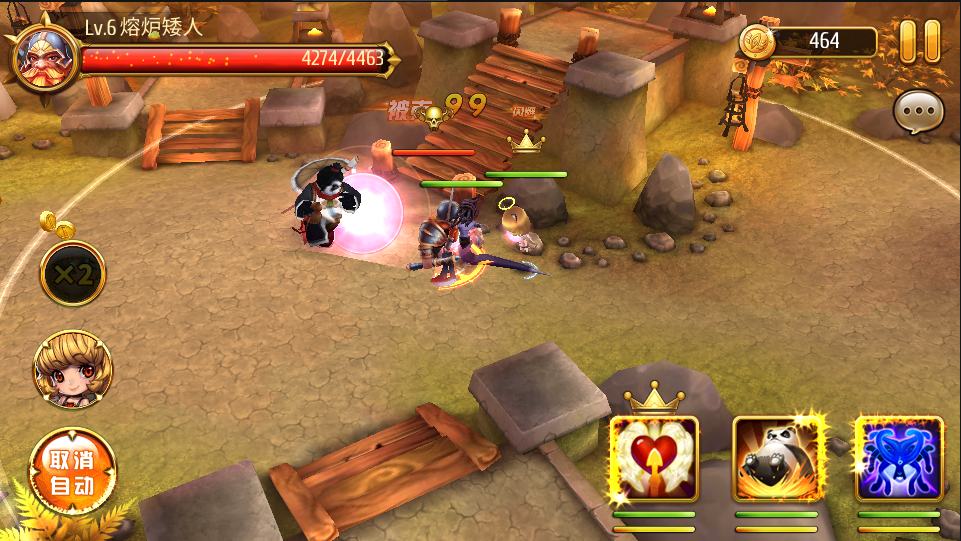Cancel auto battle with 取消自动

(x=73, y=471)
